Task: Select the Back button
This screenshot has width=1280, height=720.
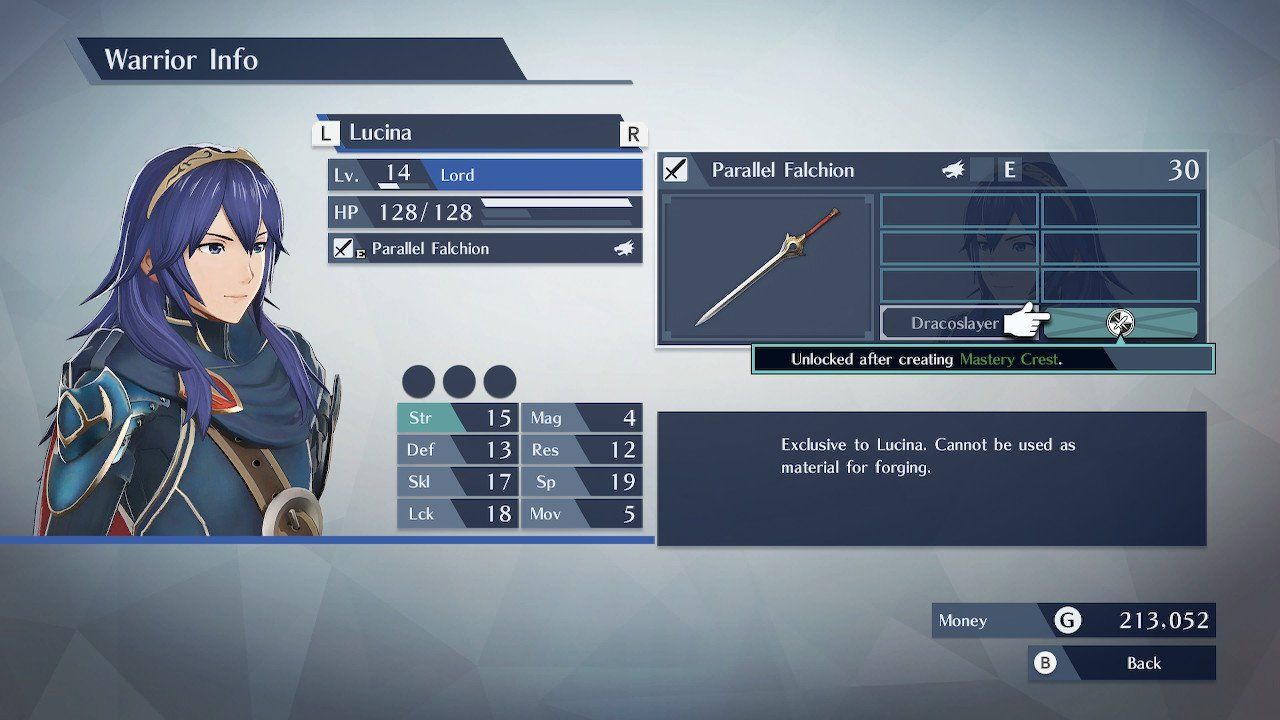Action: [x=1123, y=663]
